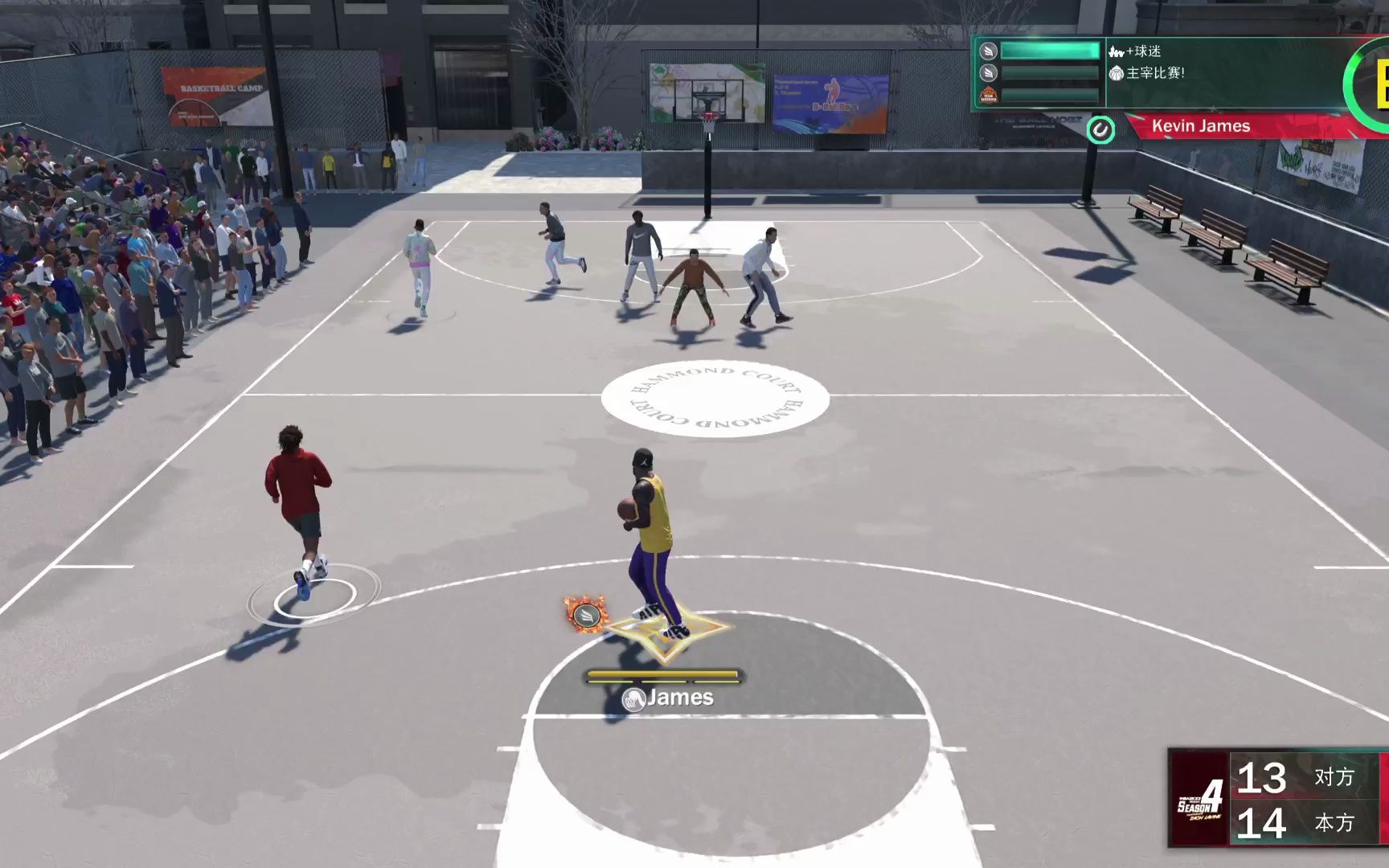This screenshot has height=868, width=1389.
Task: Click the 13 opponent score display
Action: [x=1266, y=778]
